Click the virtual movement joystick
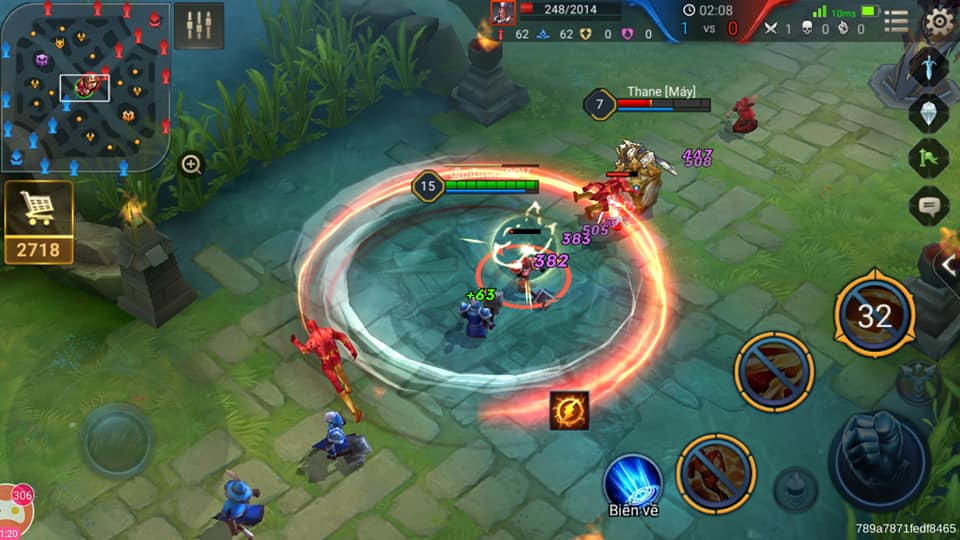960x540 pixels. (117, 441)
